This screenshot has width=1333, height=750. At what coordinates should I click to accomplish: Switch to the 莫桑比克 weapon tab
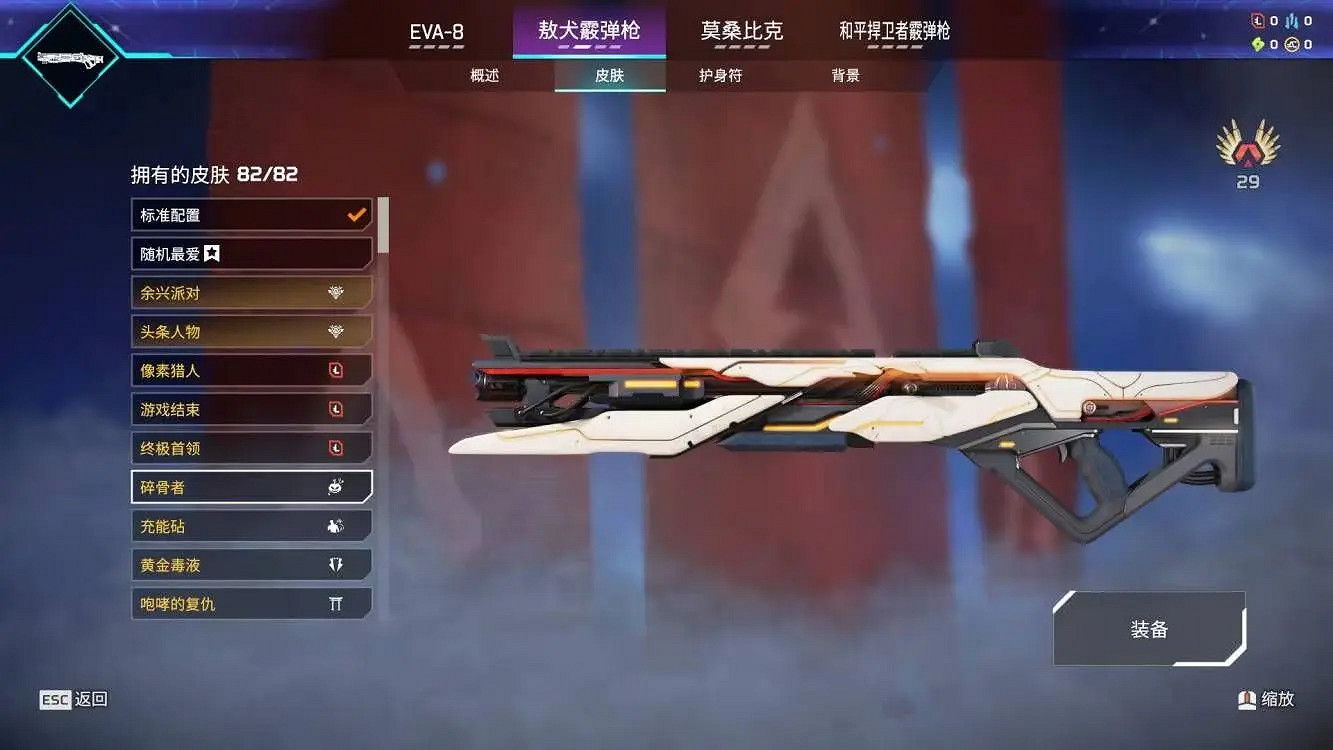(742, 31)
